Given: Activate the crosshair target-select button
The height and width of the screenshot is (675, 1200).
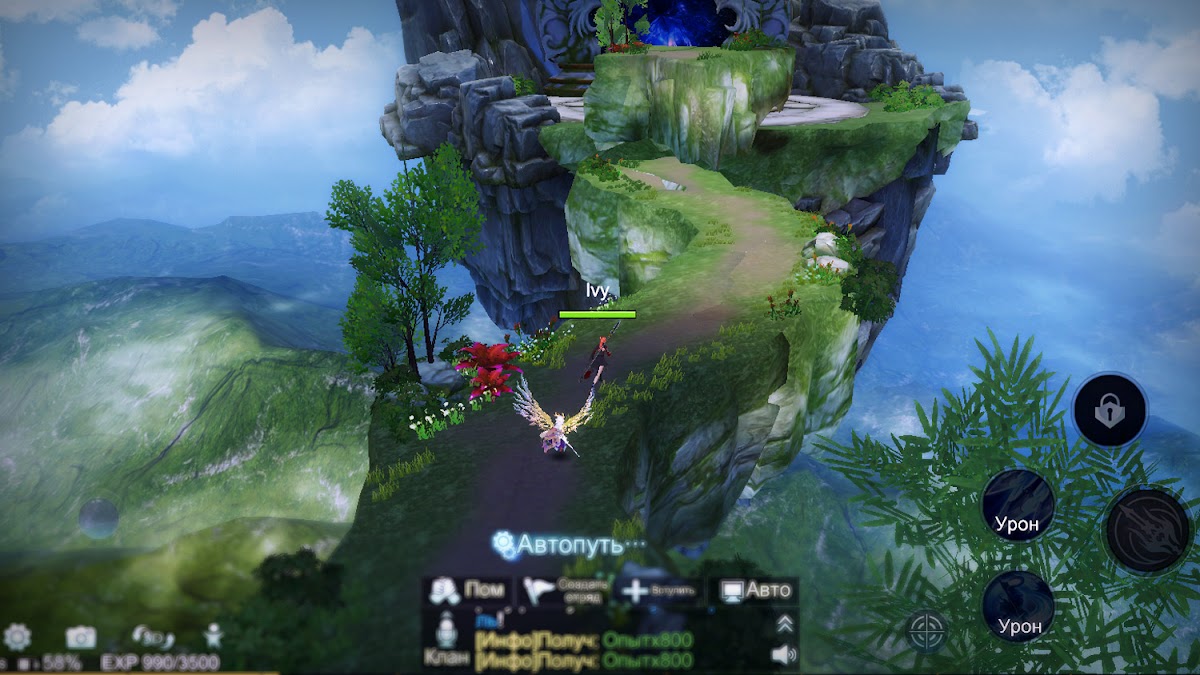Looking at the screenshot, I should 927,630.
